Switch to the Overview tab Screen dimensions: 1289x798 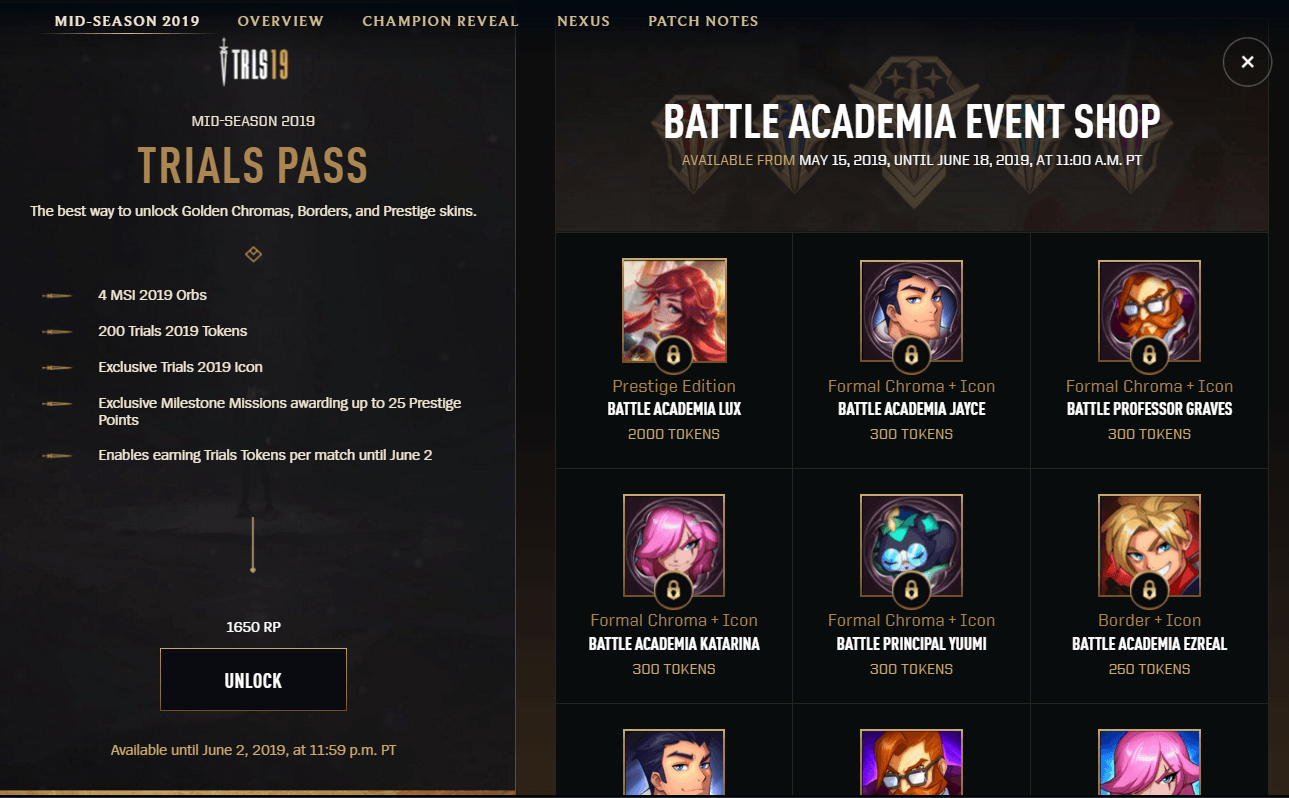point(281,21)
